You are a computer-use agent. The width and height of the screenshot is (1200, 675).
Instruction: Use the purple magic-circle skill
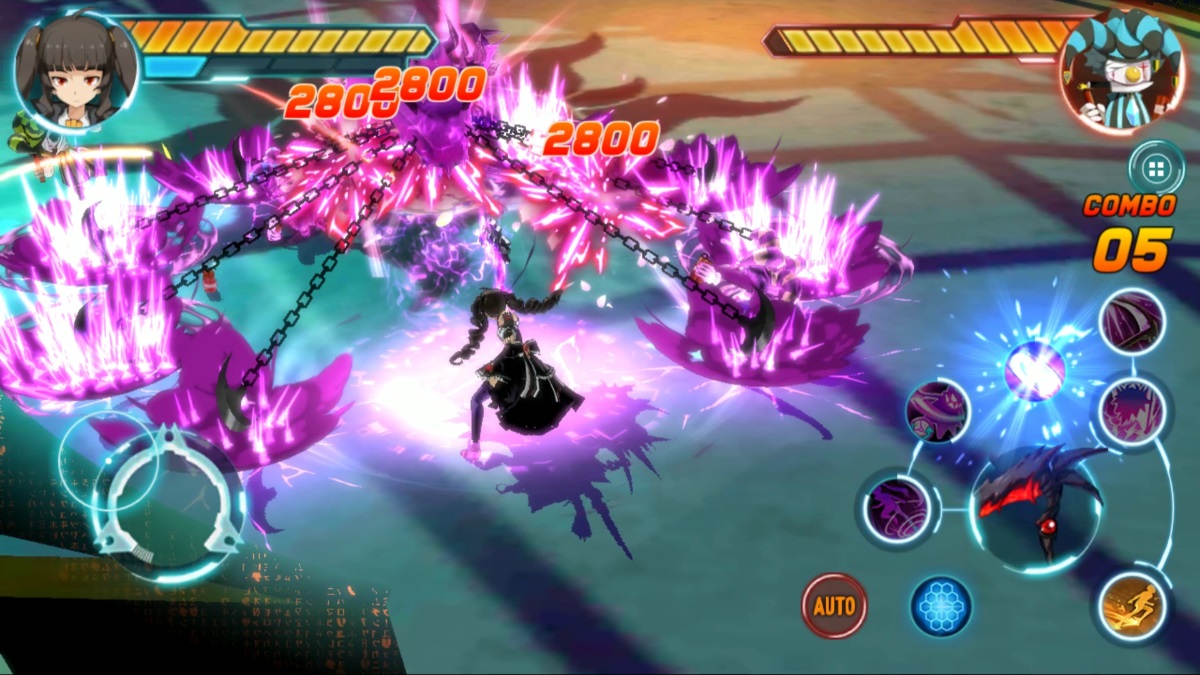897,509
